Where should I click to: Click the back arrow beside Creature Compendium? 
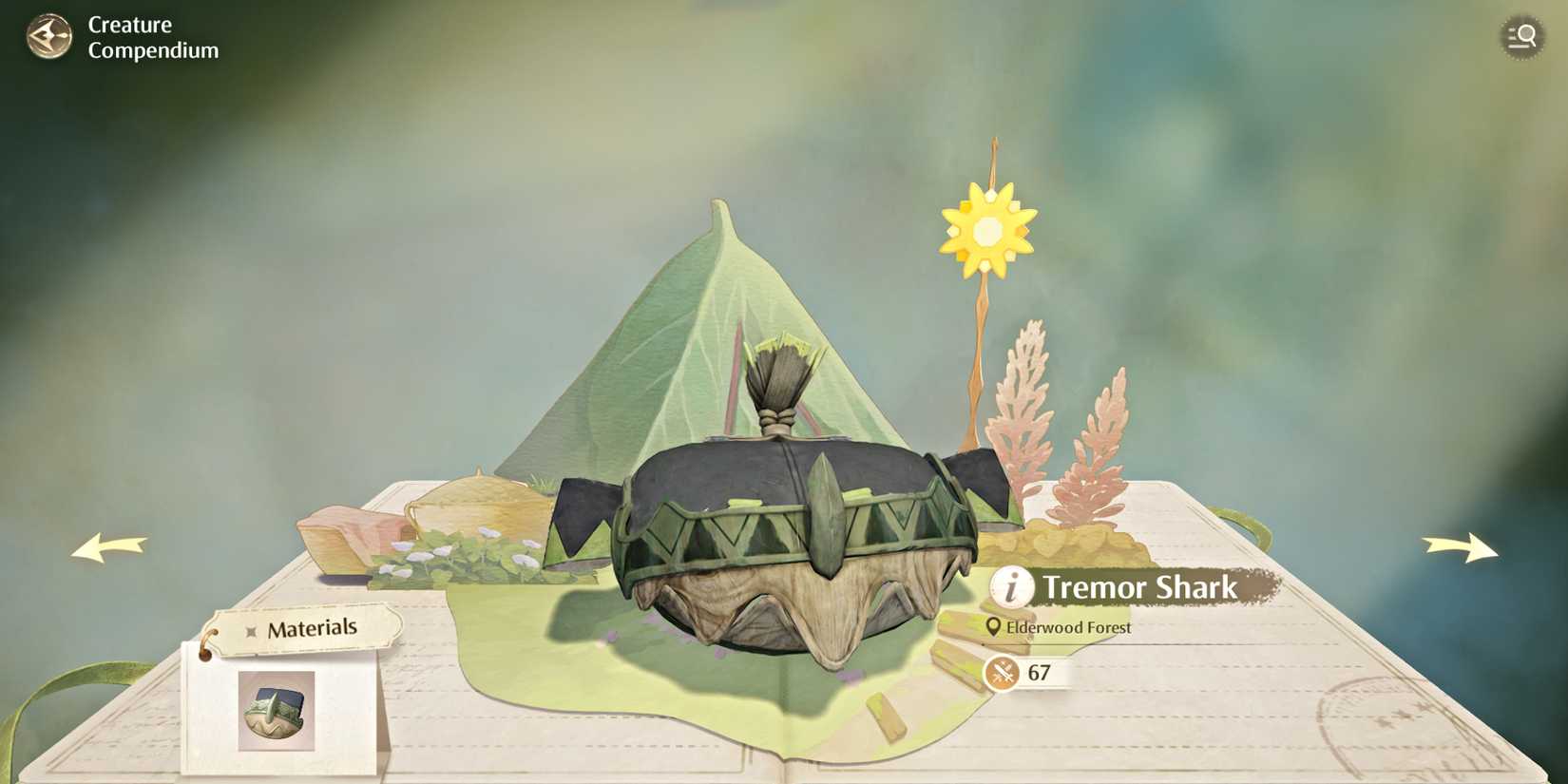pos(48,36)
